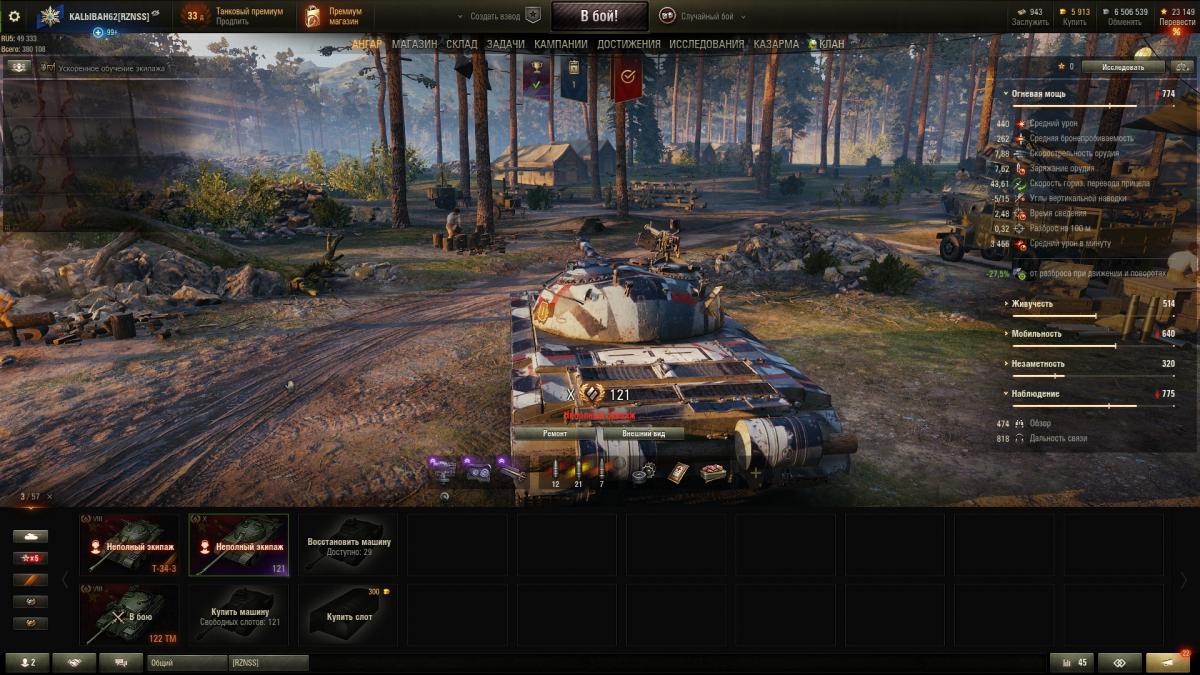Switch to the МАГАЗИН tab
This screenshot has width=1200, height=675.
coord(414,44)
